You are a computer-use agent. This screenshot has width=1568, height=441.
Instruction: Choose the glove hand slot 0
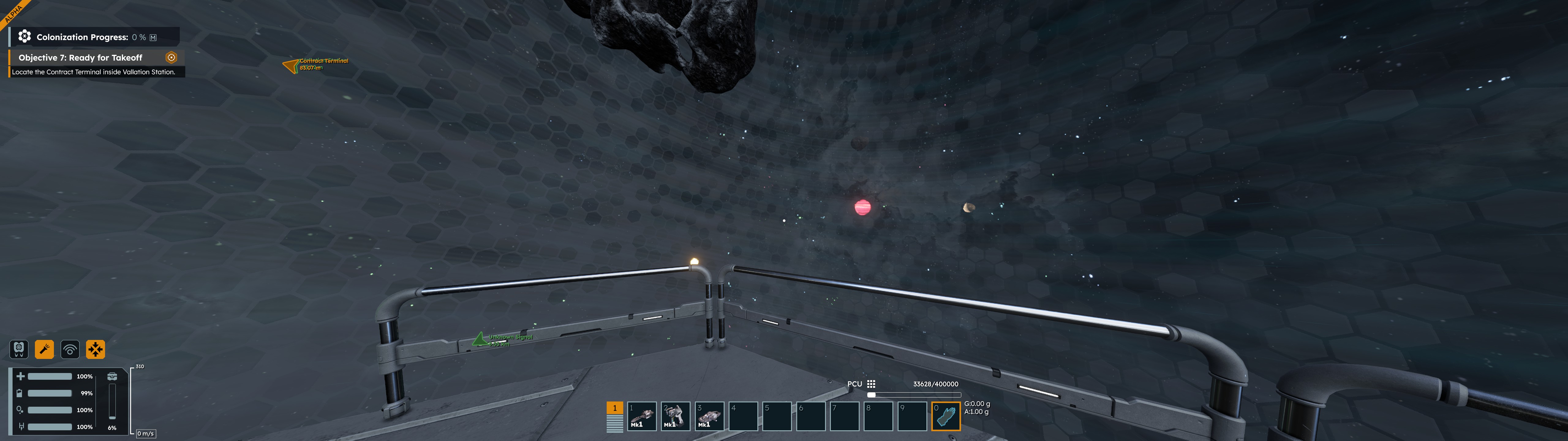pyautogui.click(x=945, y=417)
